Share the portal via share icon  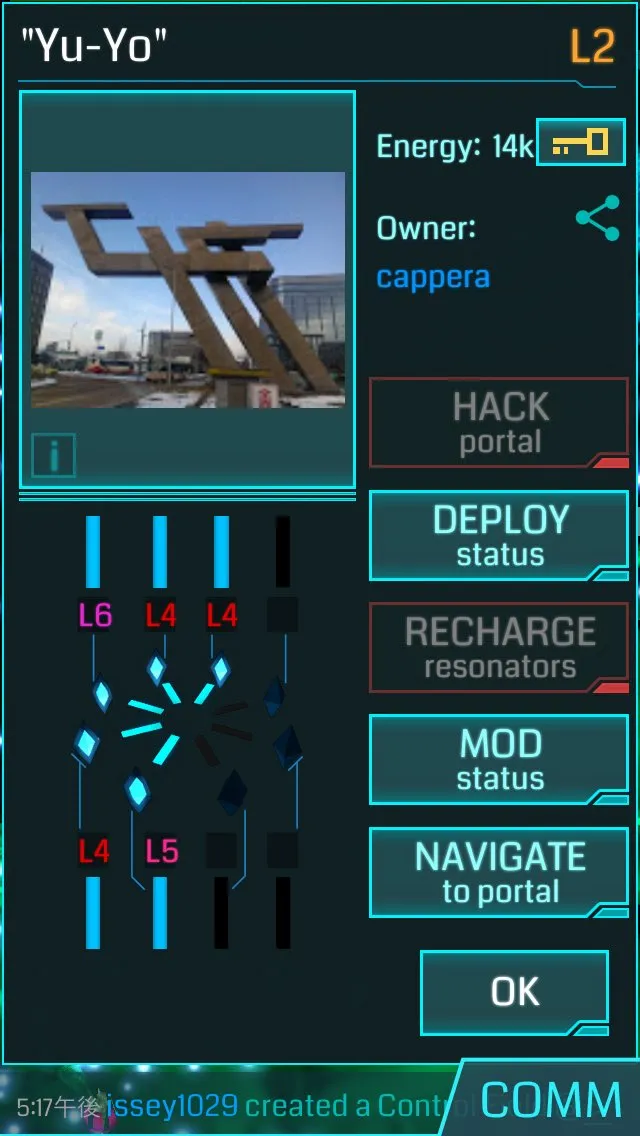[x=597, y=218]
